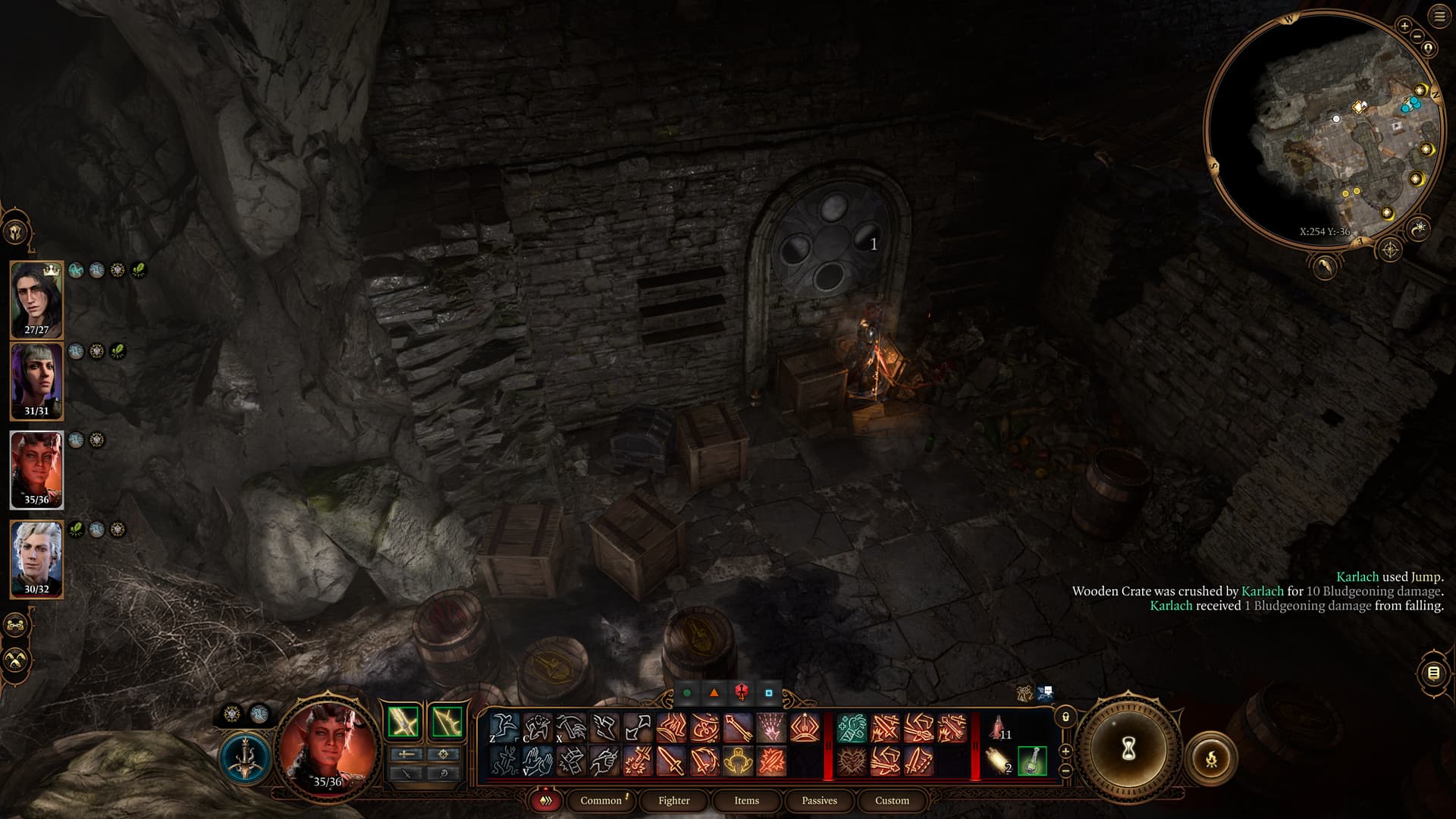
Task: Click the end turn hourglass button
Action: (1128, 749)
